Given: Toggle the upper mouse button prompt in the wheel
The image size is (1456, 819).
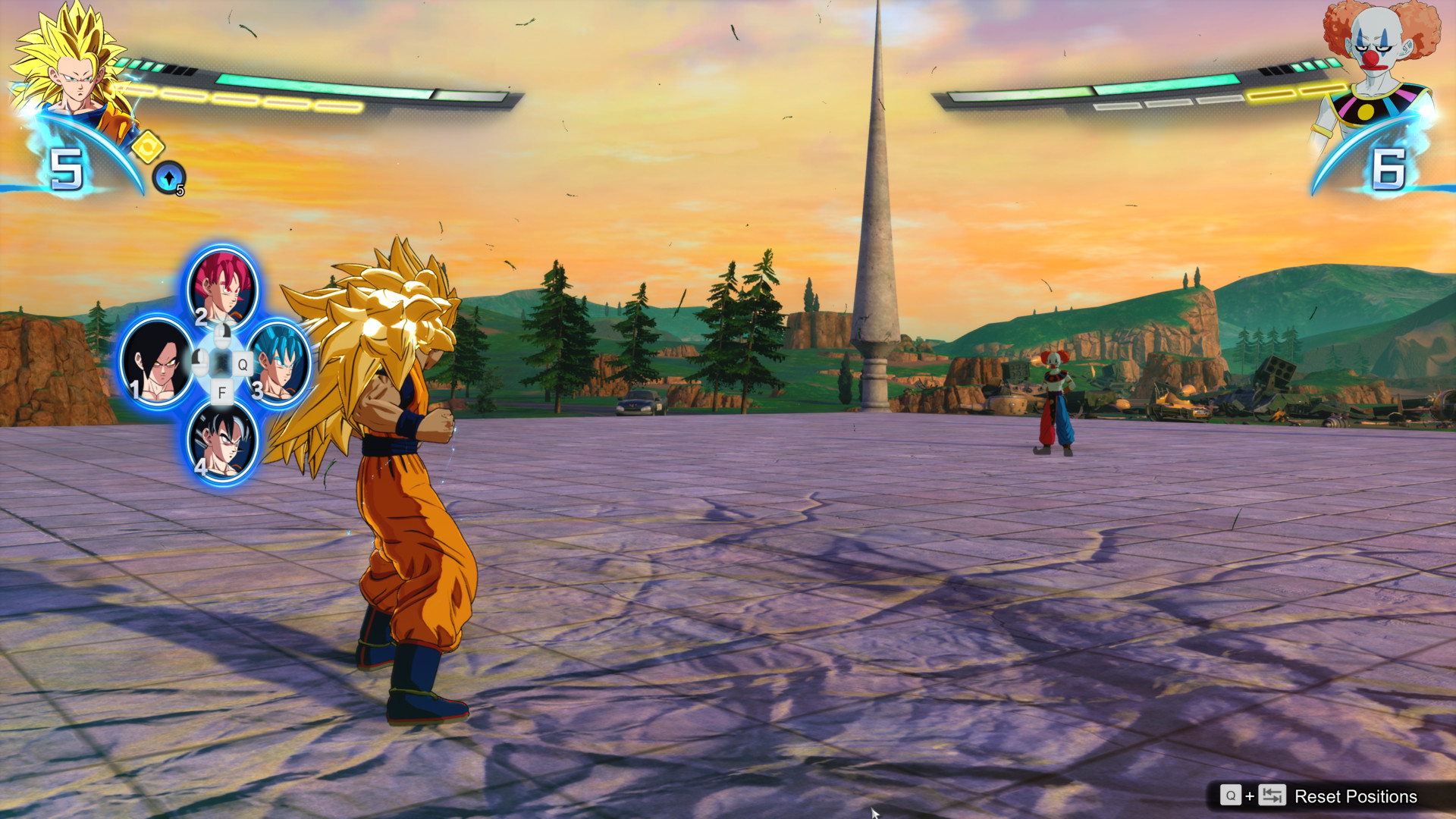Looking at the screenshot, I should click(x=221, y=335).
